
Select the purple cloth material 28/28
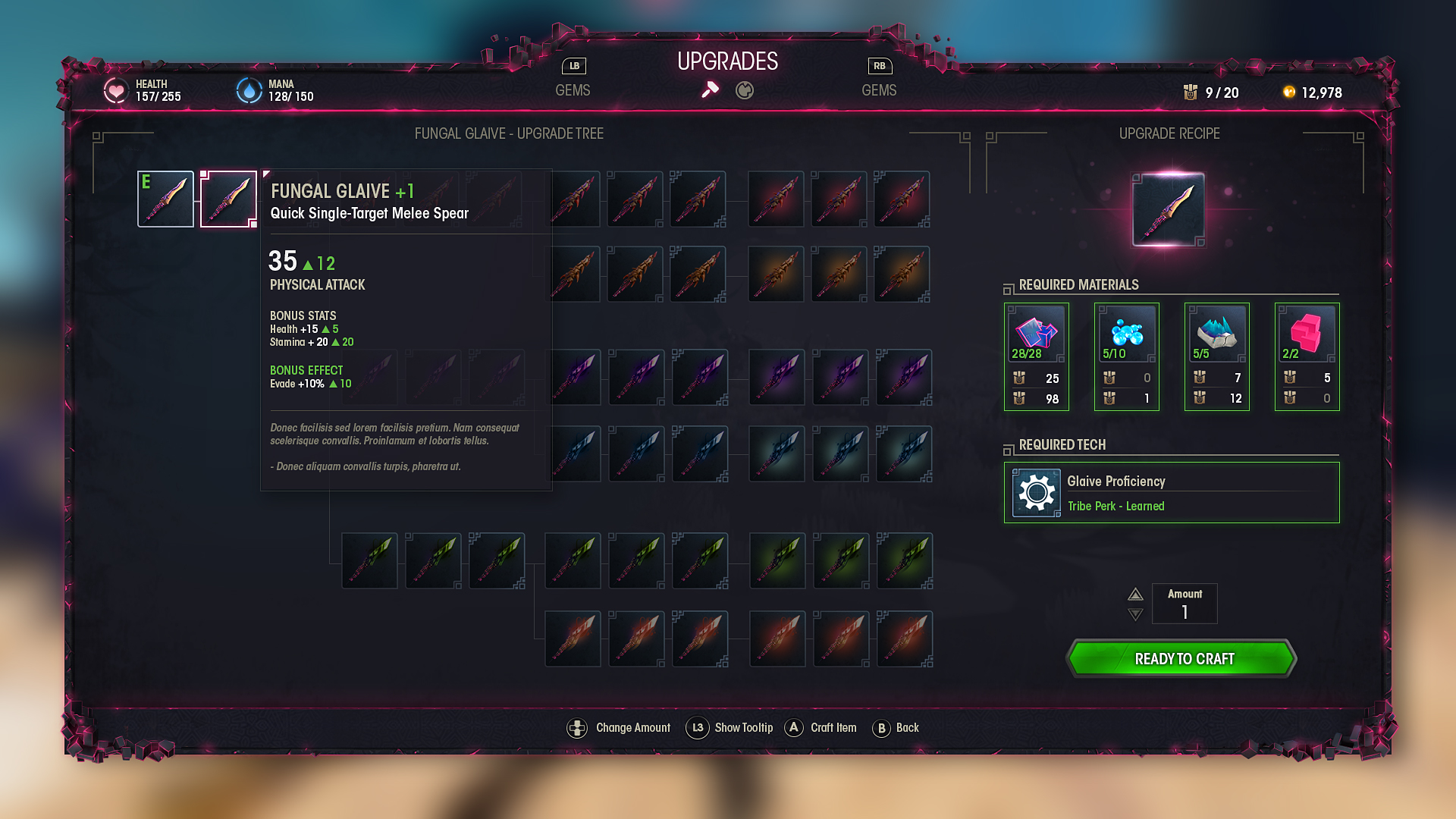[x=1036, y=334]
